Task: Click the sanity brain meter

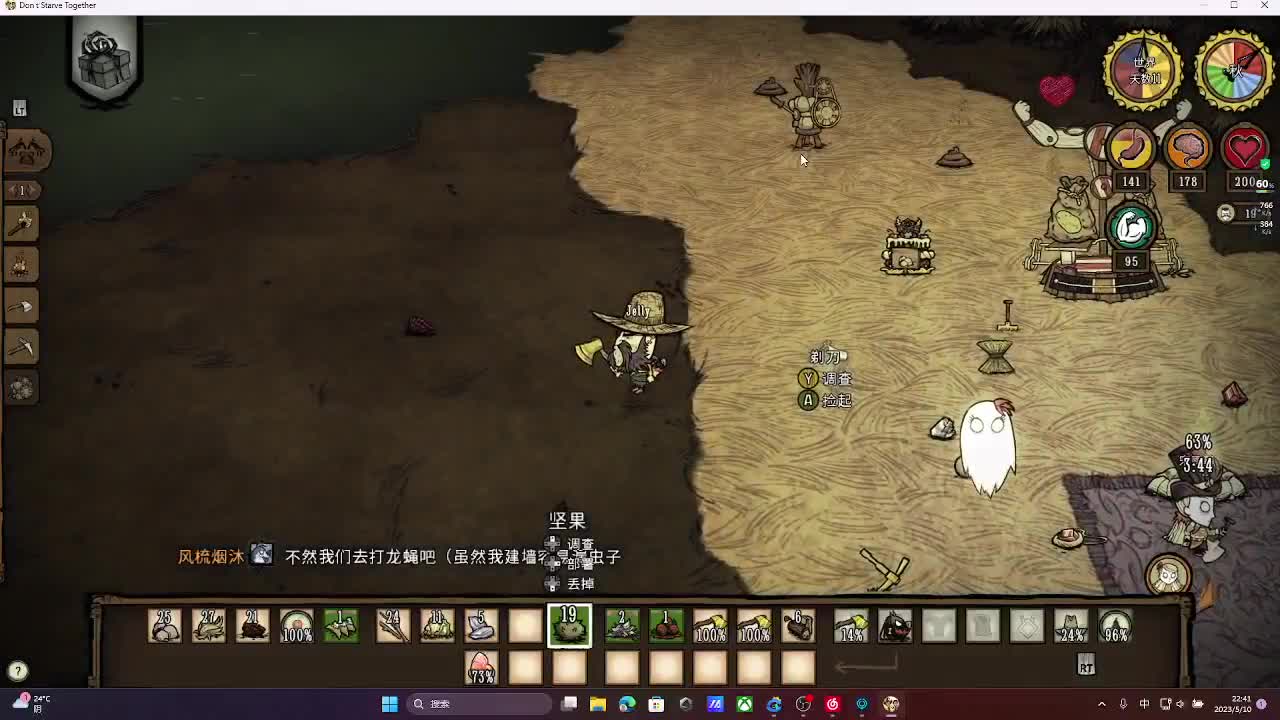Action: coord(1187,148)
